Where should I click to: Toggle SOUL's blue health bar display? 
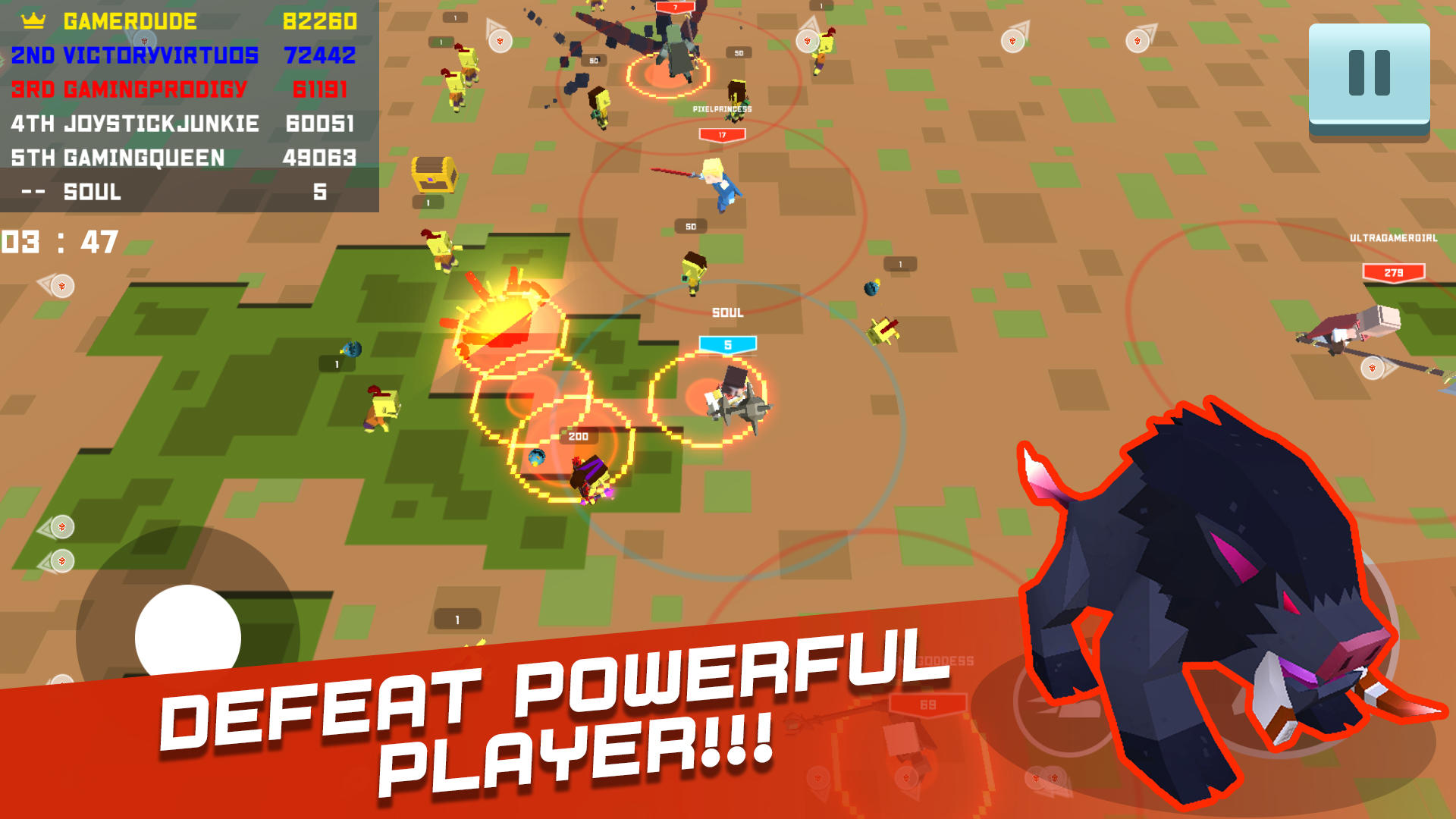coord(726,343)
